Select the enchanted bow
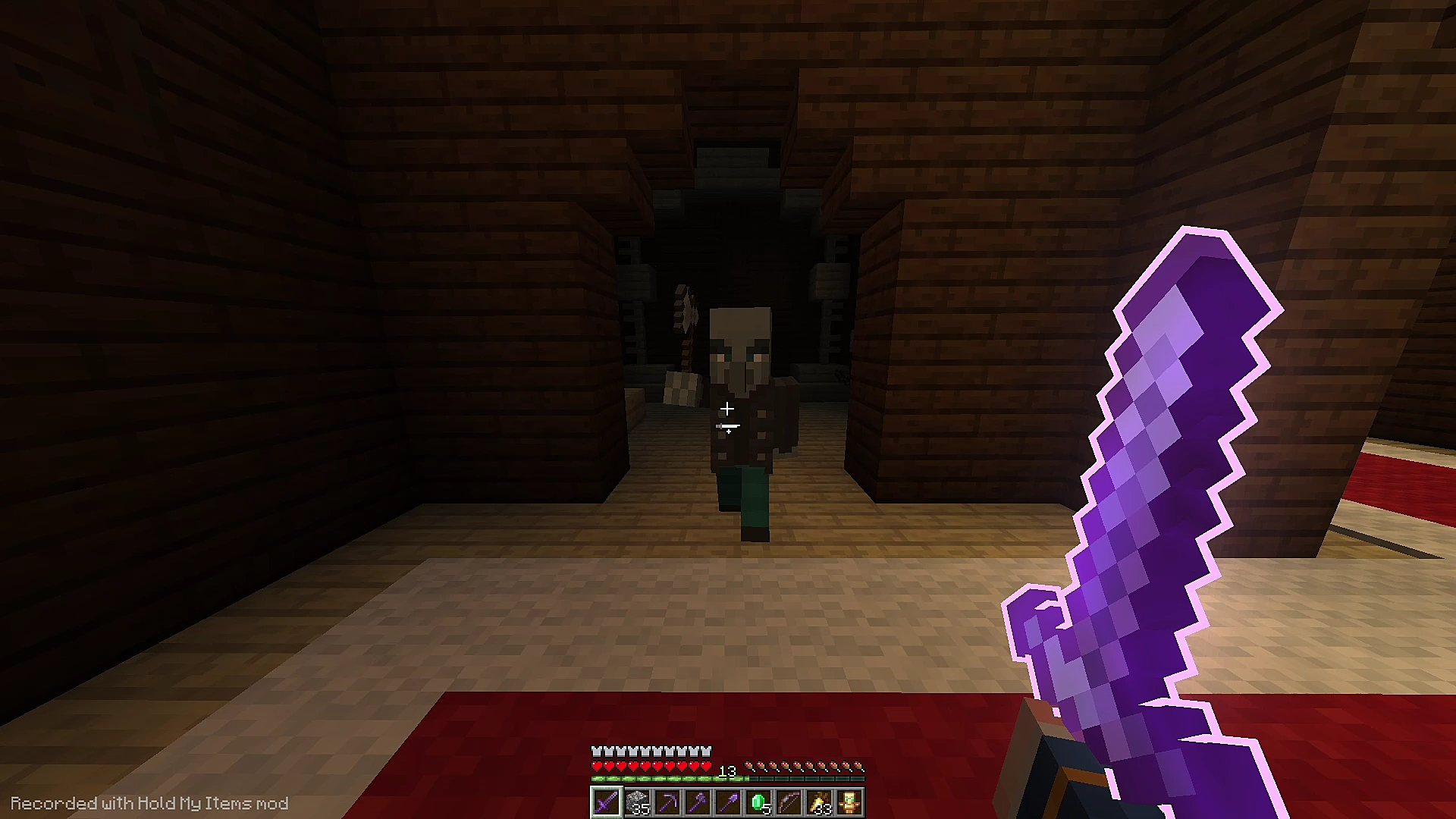 click(x=789, y=802)
